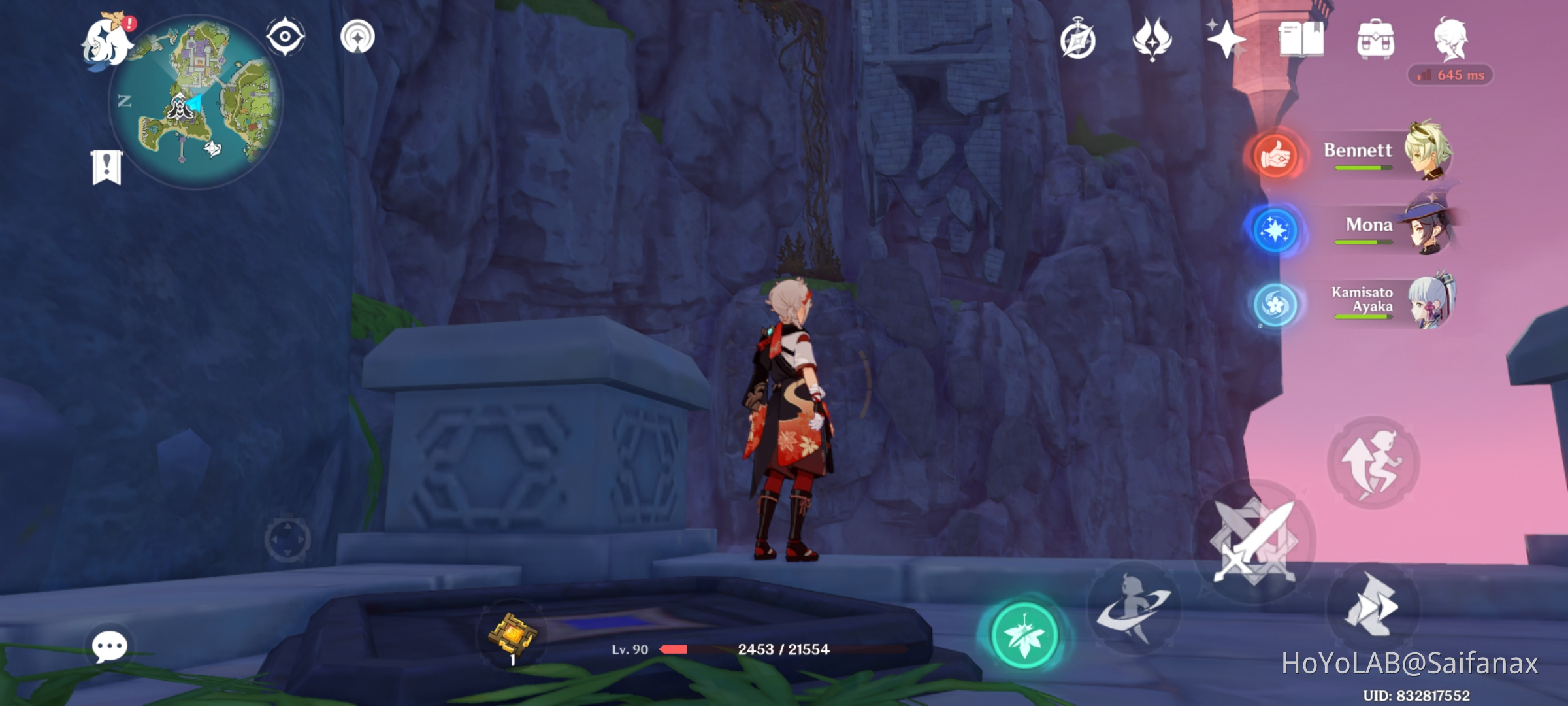Open the Events overview wings icon
This screenshot has width=1568, height=706.
click(1153, 41)
